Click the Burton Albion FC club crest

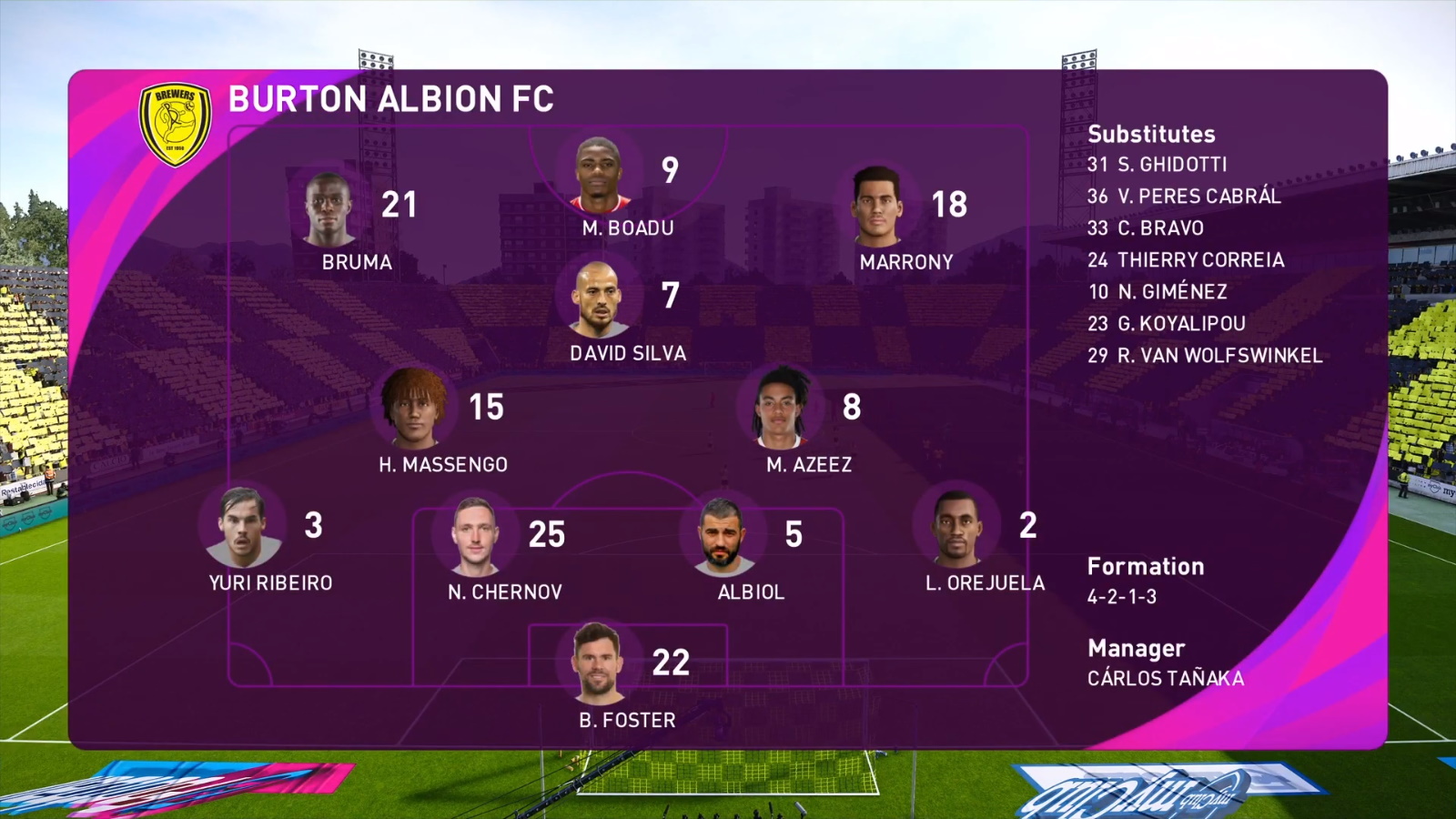click(x=175, y=124)
